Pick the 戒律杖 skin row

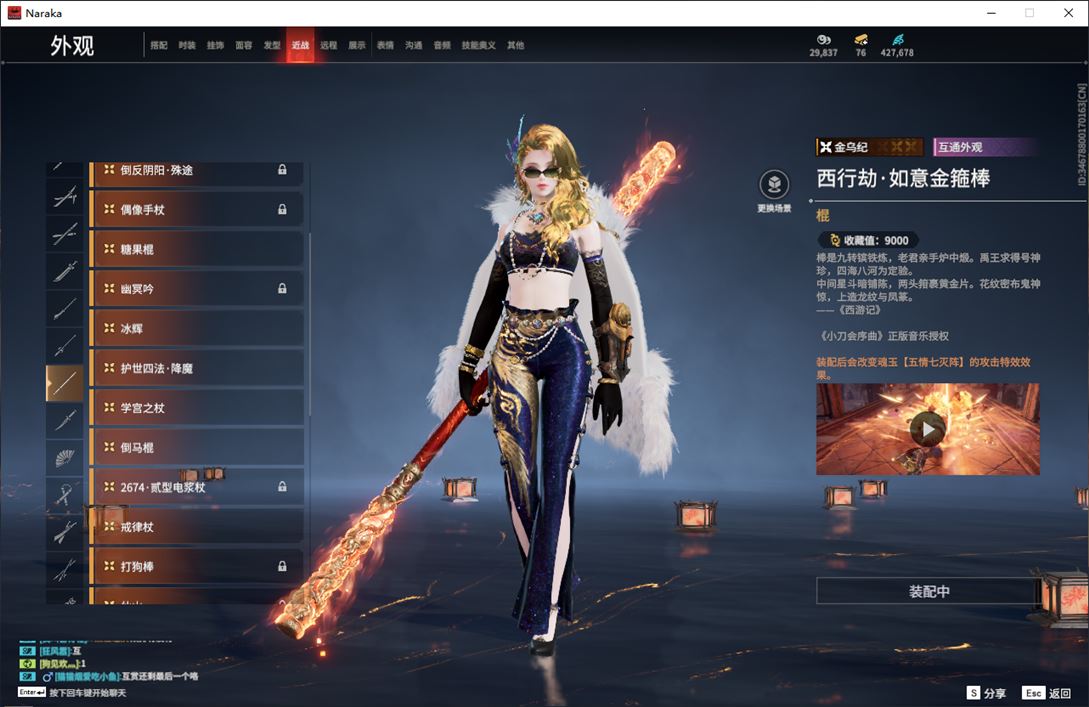click(196, 527)
